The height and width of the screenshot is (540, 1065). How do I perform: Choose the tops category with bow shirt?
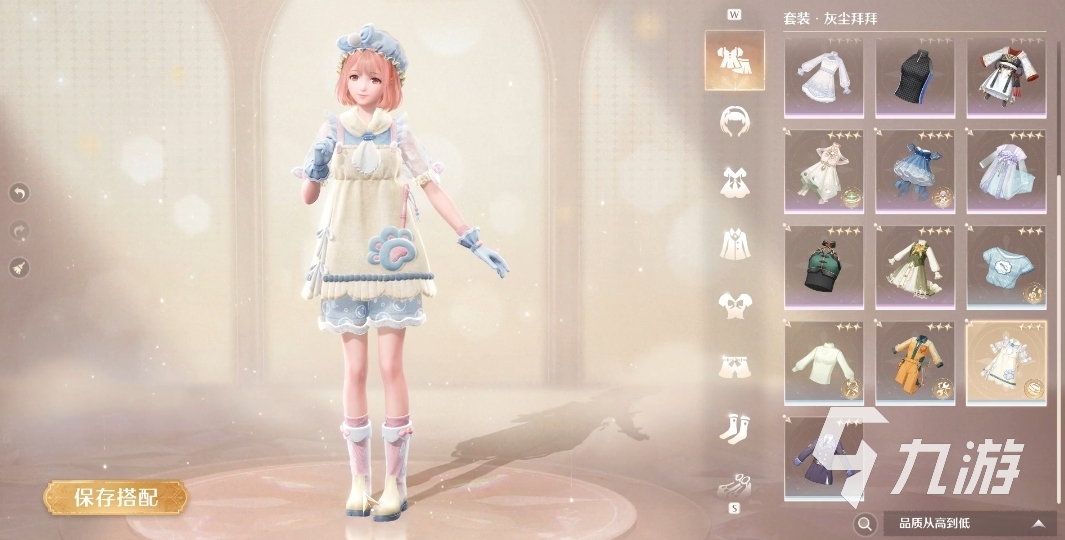click(x=734, y=304)
